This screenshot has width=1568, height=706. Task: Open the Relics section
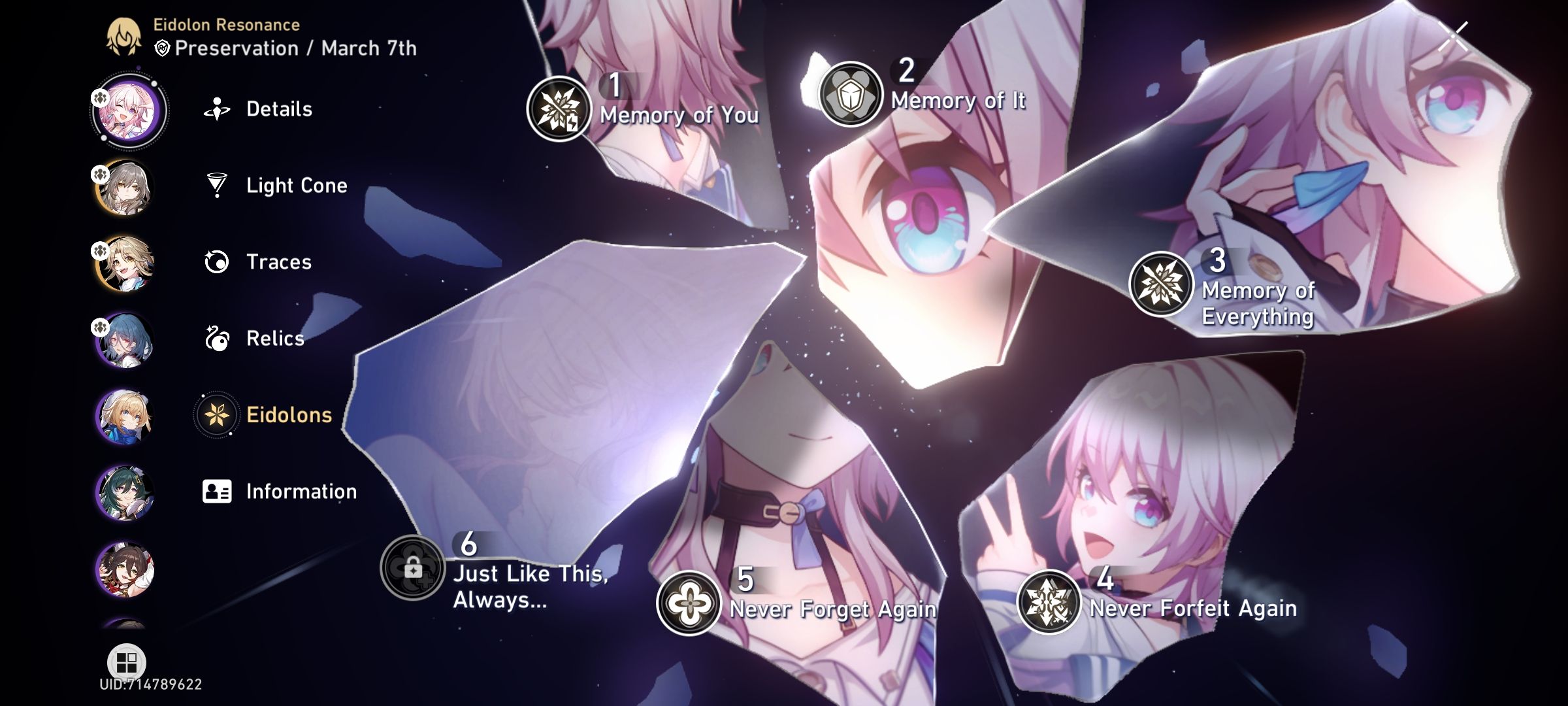coord(218,339)
